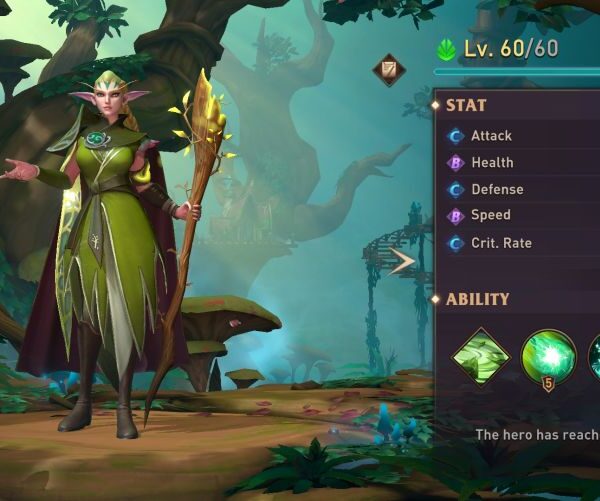View the Speed stat row

click(490, 215)
